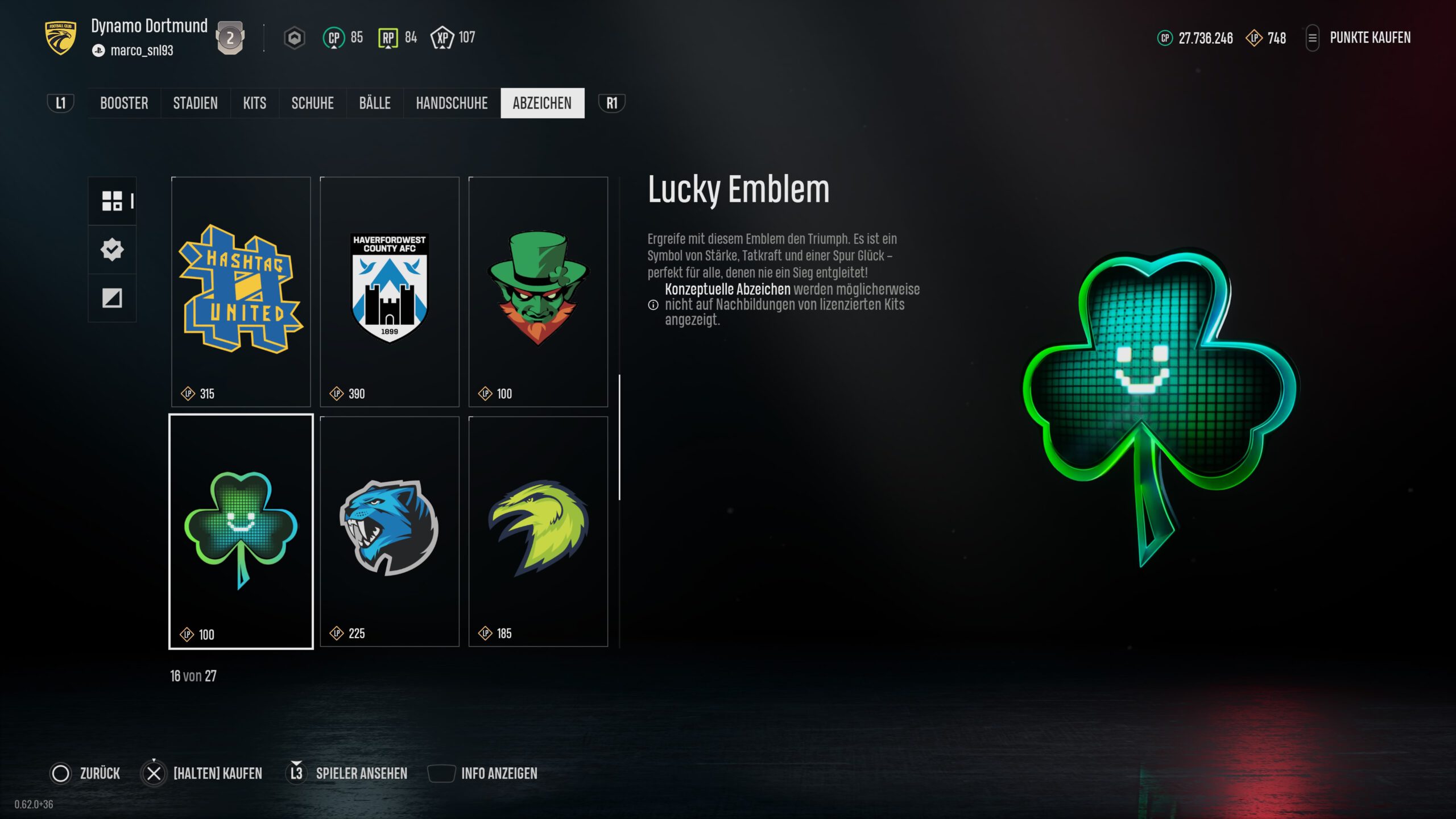
Task: Open the Handschuhe tab
Action: point(452,103)
